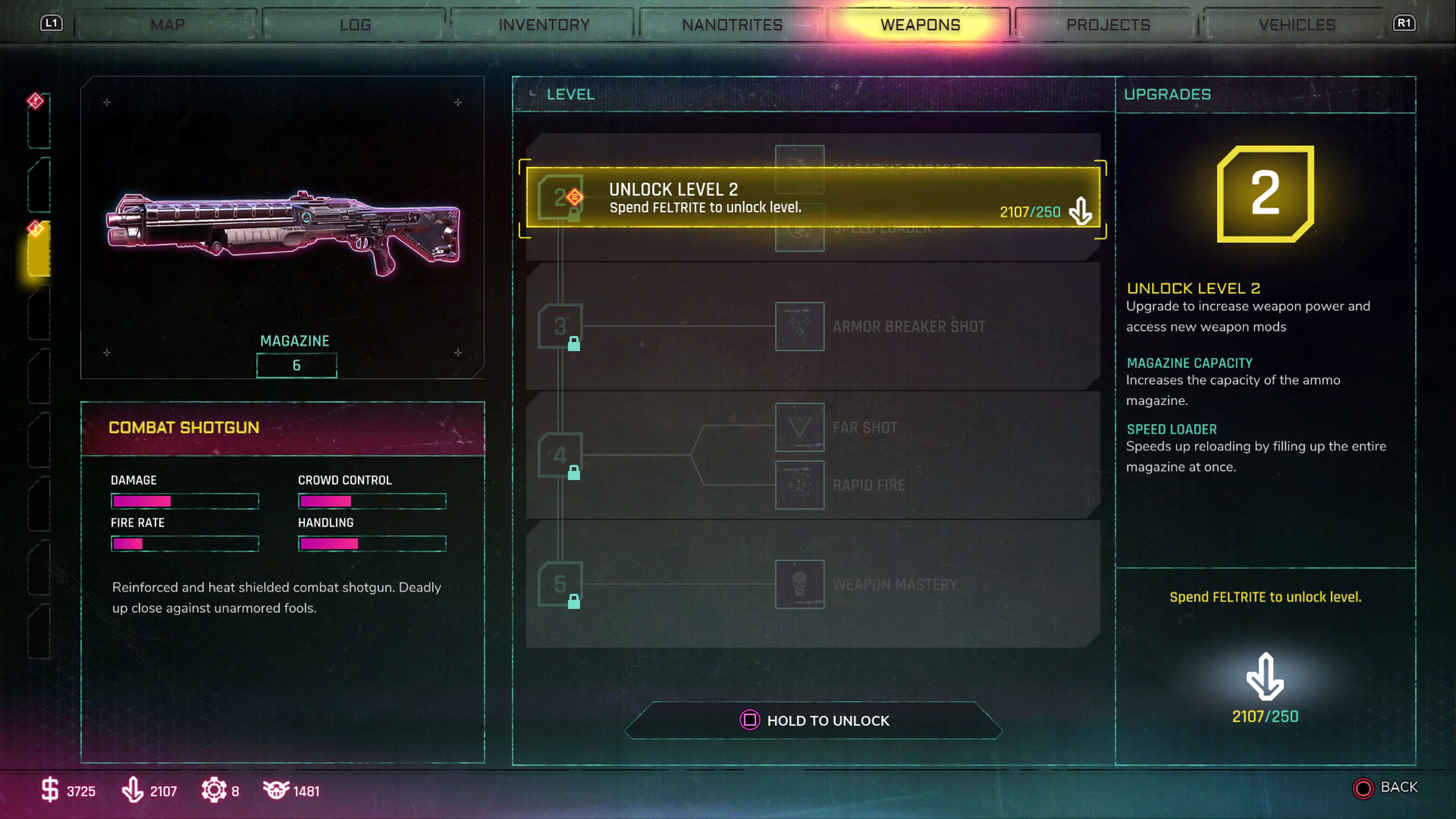Hold to Unlock the weapon level
Viewport: 1456px width, 819px height.
[814, 721]
